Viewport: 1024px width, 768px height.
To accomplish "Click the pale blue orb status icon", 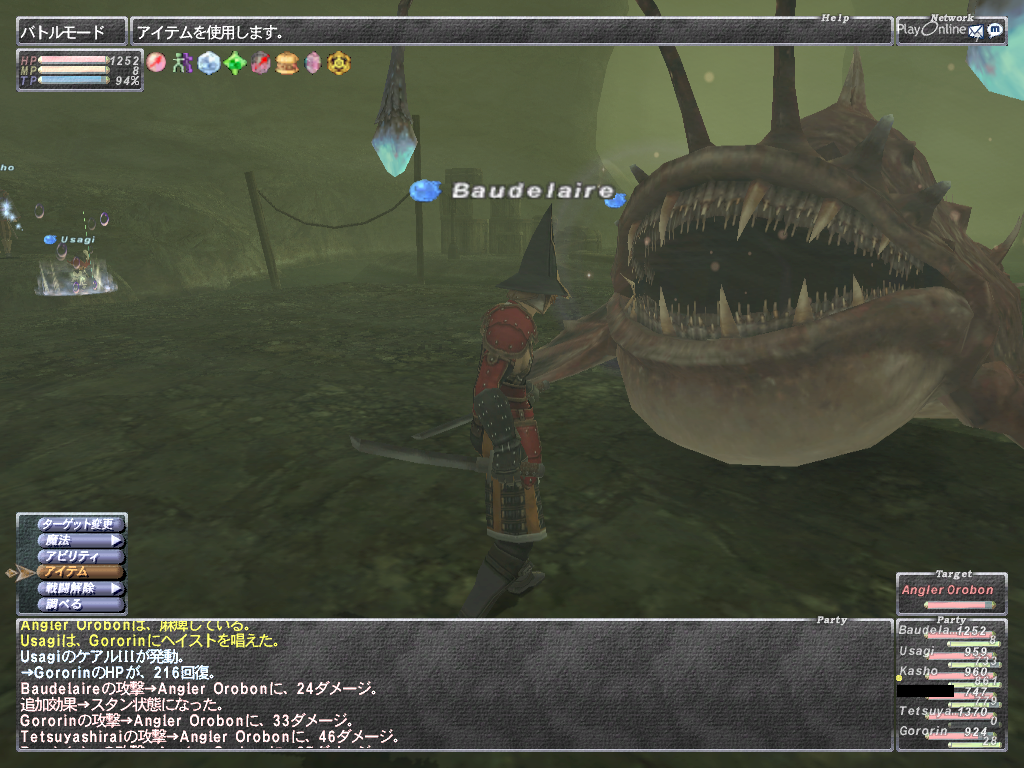I will pyautogui.click(x=208, y=63).
